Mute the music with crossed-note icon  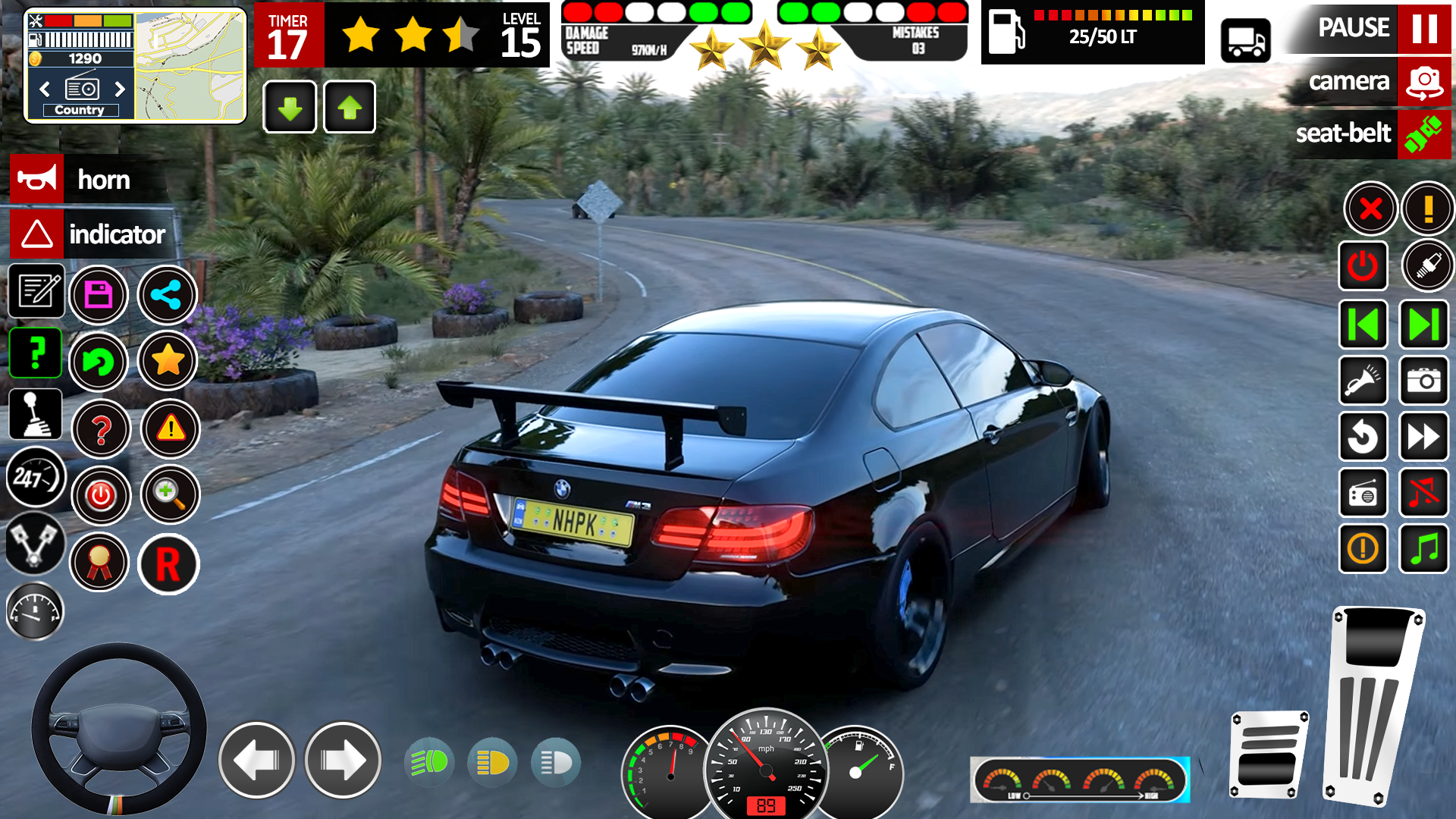coord(1426,493)
